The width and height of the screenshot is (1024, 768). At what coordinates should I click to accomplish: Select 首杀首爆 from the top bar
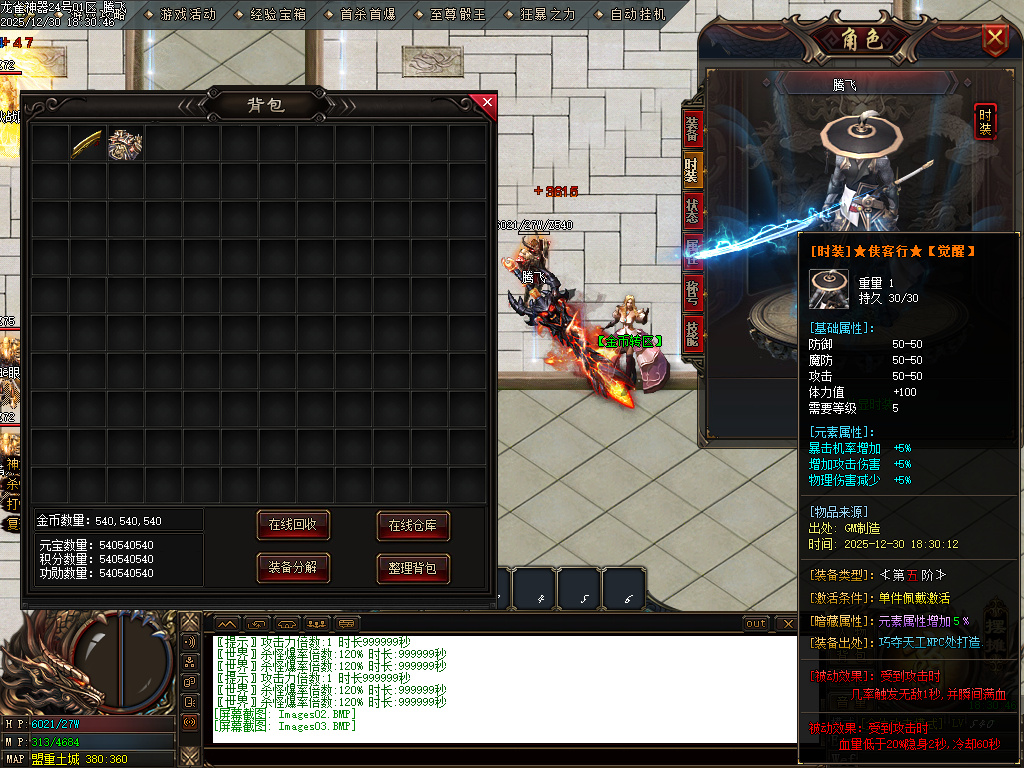click(365, 14)
